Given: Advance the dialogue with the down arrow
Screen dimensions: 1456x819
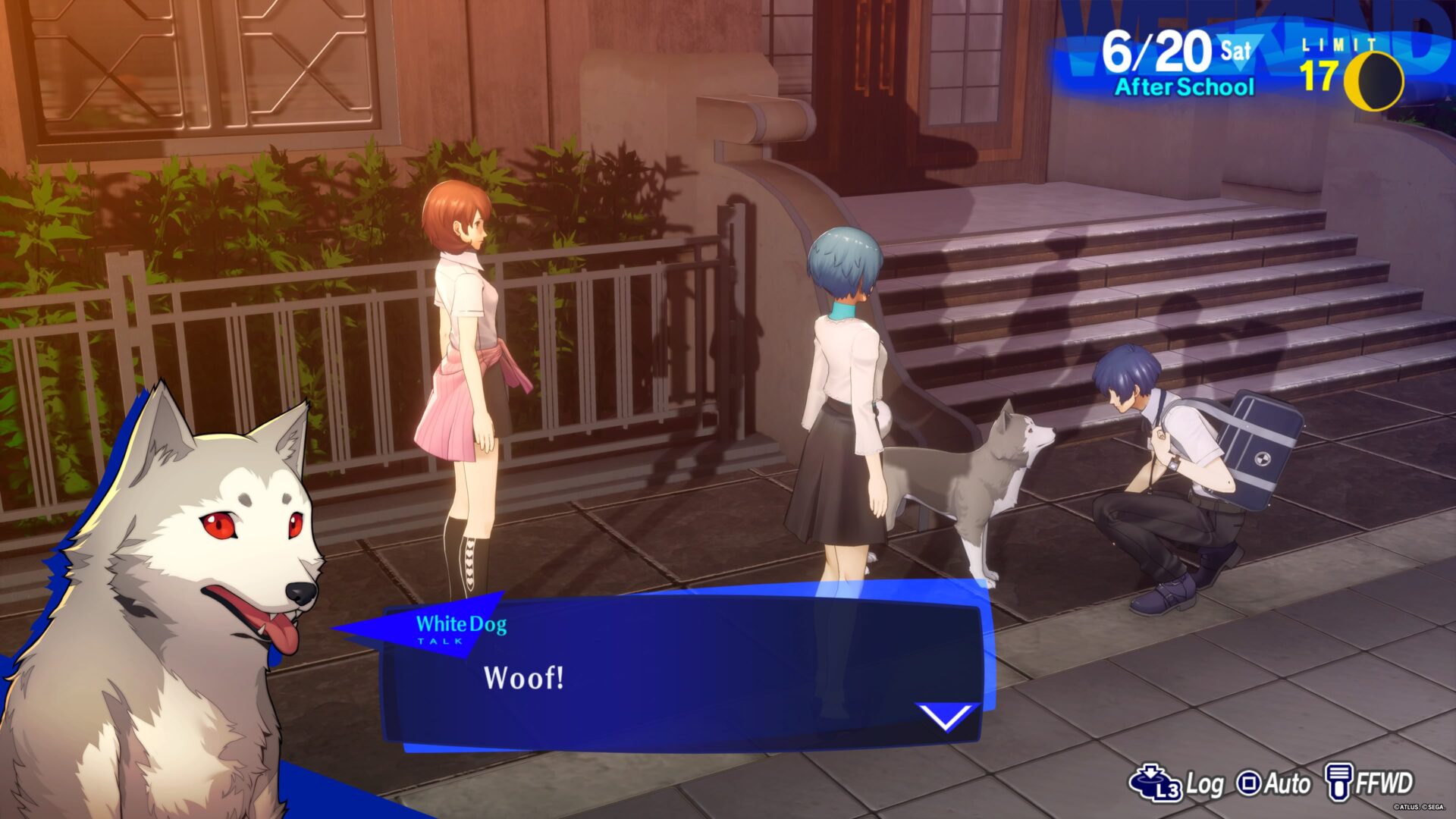Looking at the screenshot, I should pyautogui.click(x=946, y=716).
